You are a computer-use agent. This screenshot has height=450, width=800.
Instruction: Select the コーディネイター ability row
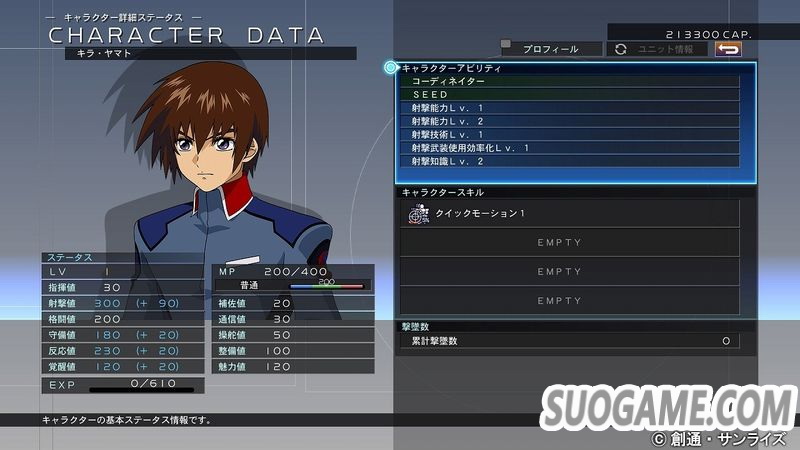571,81
